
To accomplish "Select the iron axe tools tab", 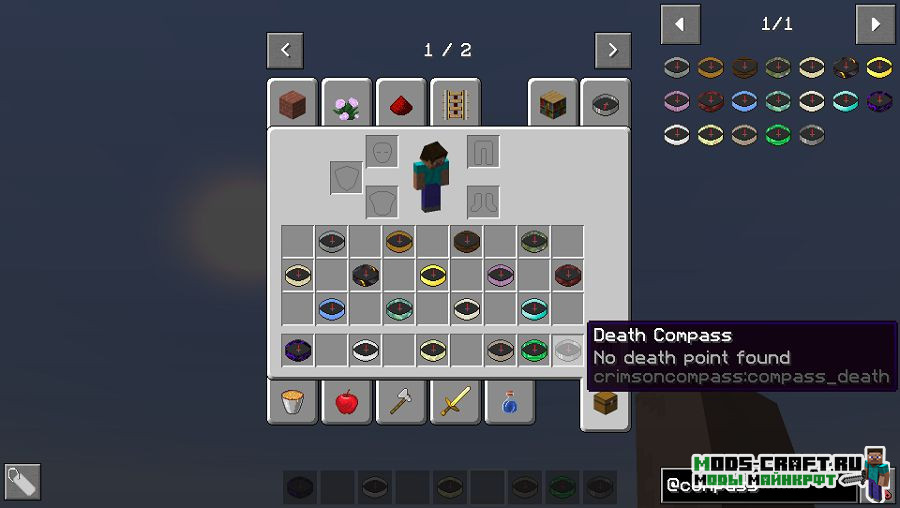I will [x=401, y=402].
